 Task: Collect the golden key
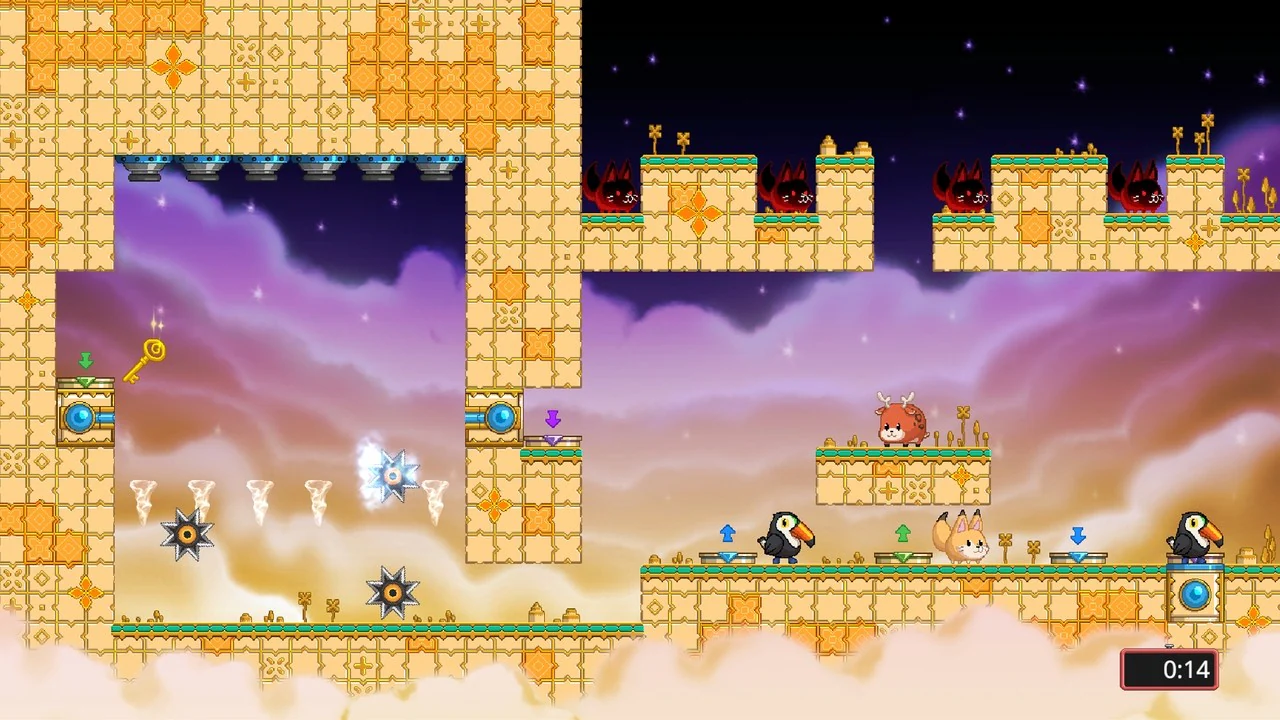[x=142, y=358]
